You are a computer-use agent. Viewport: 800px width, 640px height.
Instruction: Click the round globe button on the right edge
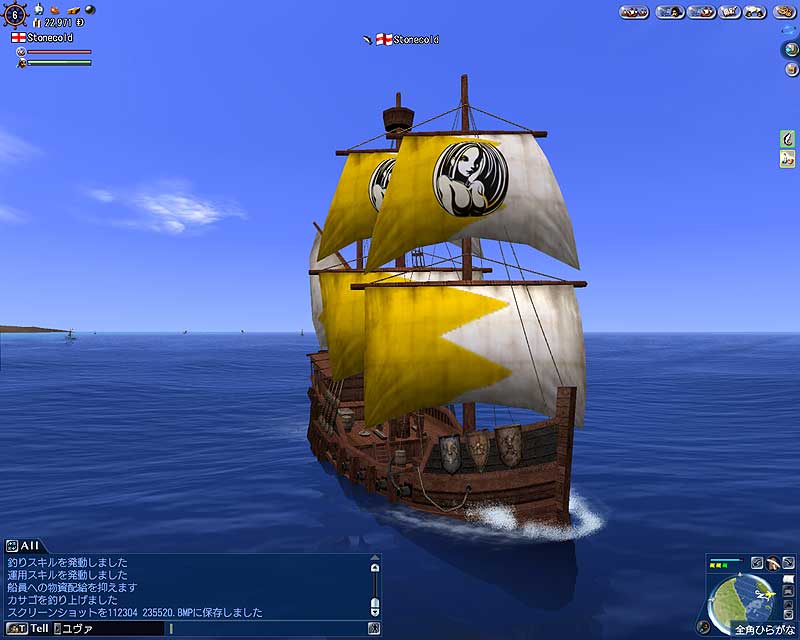[x=789, y=48]
